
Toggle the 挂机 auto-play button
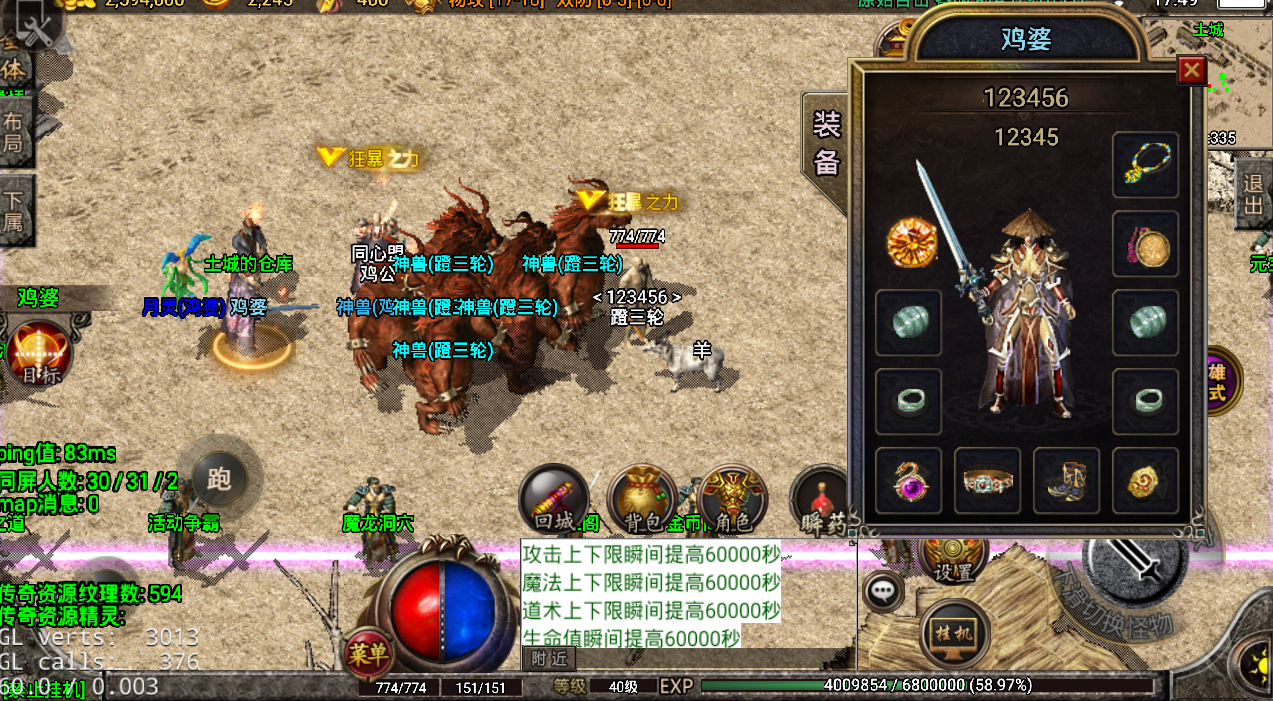click(x=955, y=632)
